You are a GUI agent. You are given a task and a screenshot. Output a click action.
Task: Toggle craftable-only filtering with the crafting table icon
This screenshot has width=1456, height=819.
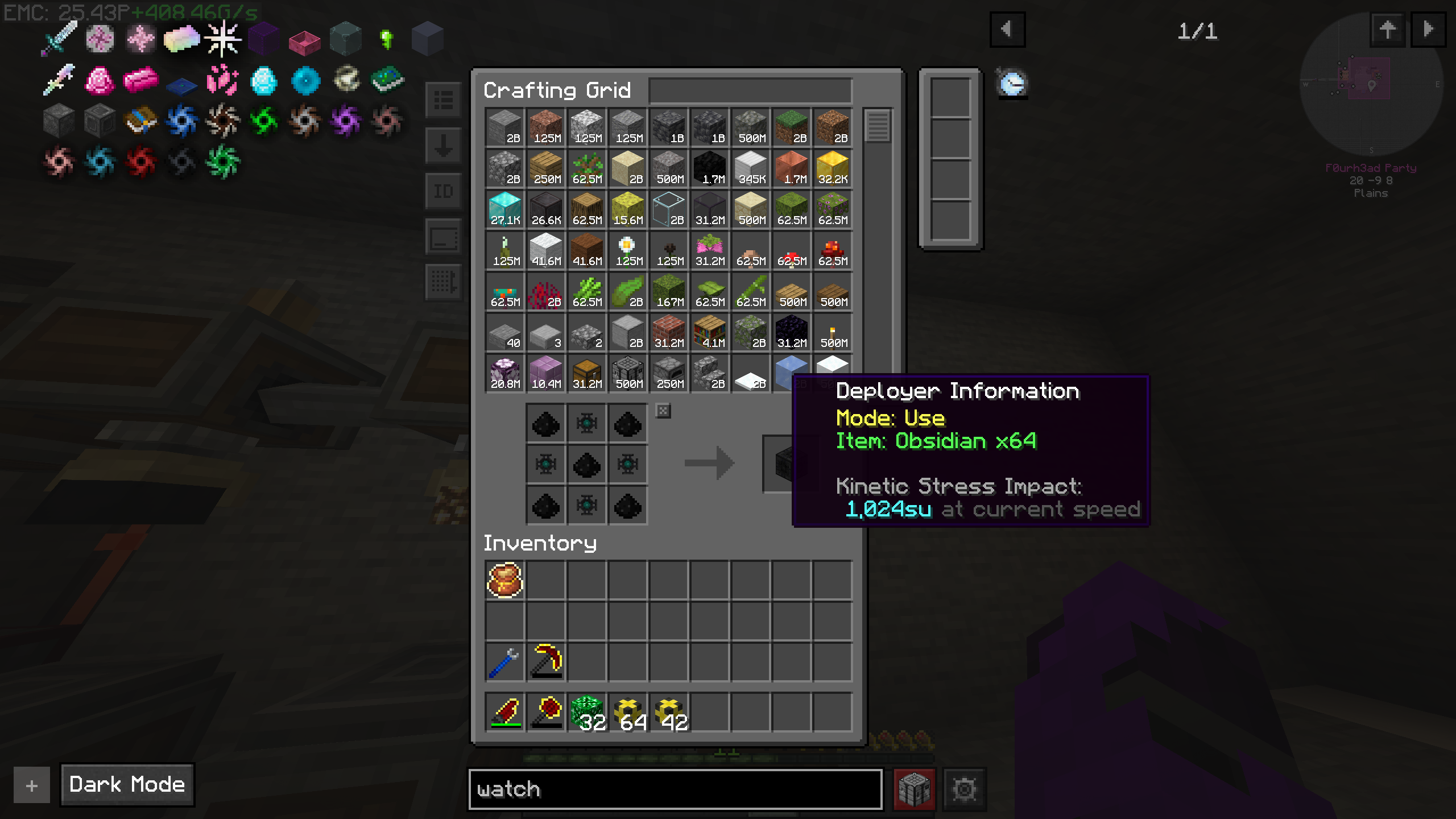(x=915, y=789)
